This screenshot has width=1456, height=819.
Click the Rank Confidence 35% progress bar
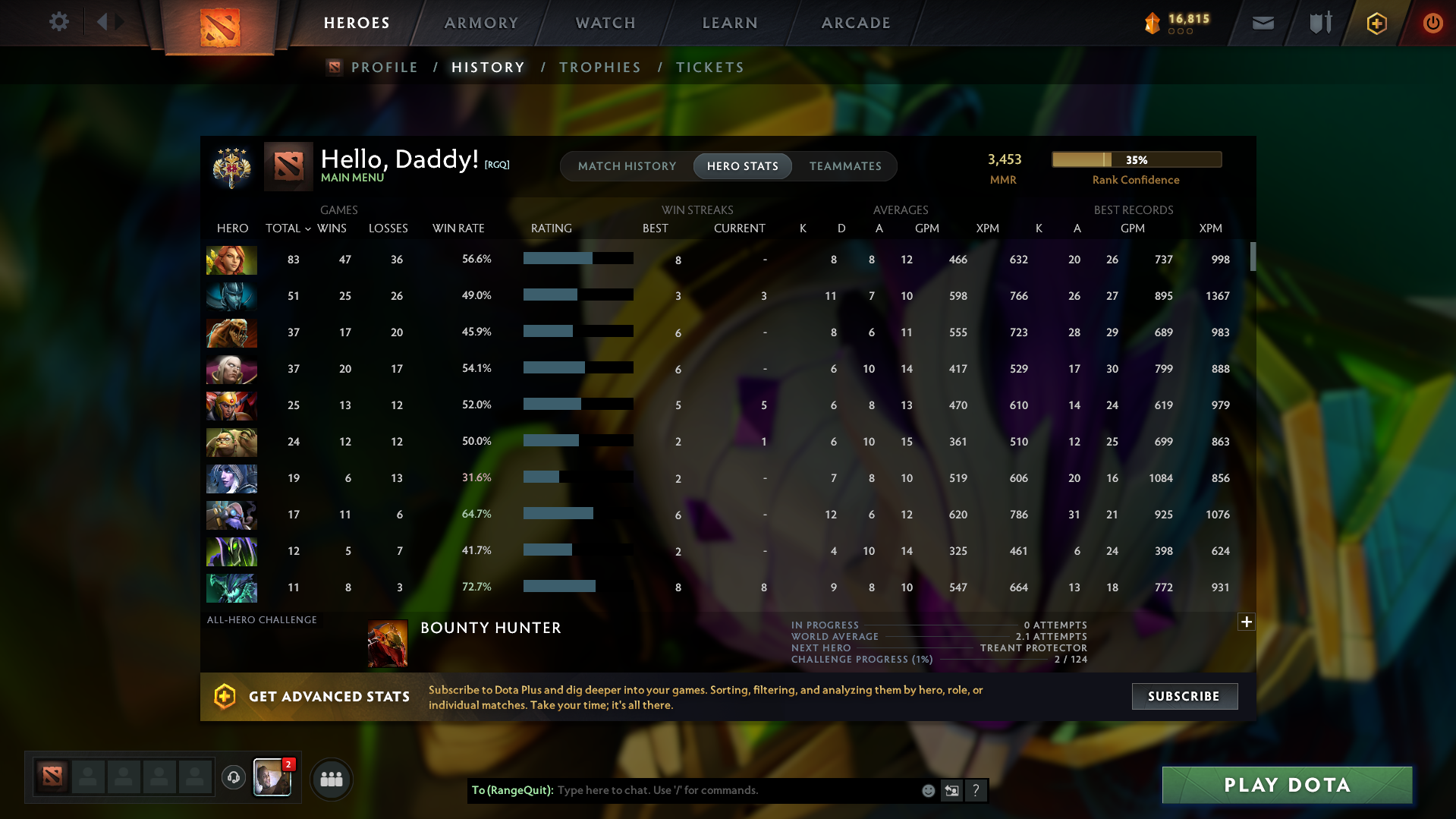1135,159
